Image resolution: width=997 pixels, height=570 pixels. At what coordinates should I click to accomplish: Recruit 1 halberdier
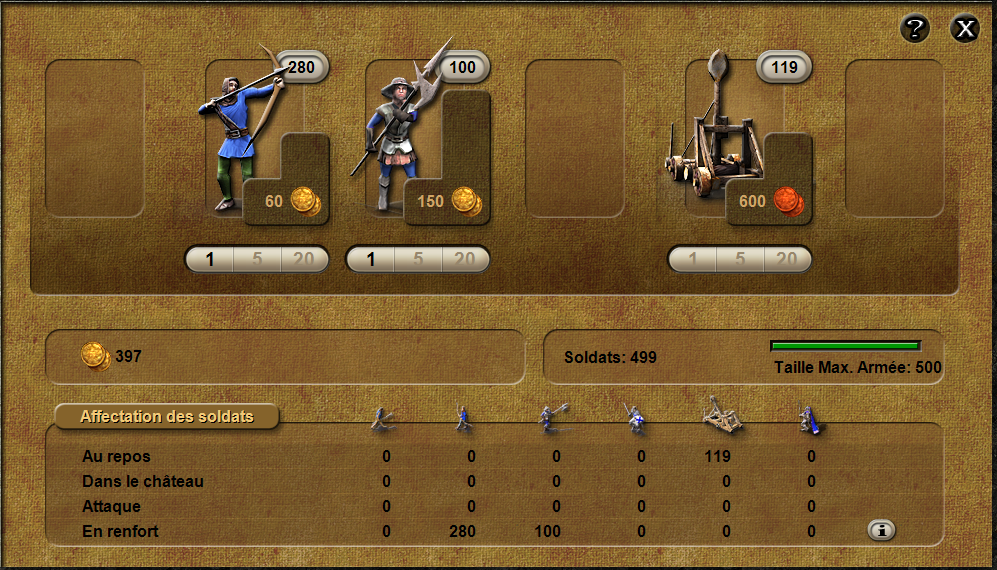pos(371,260)
